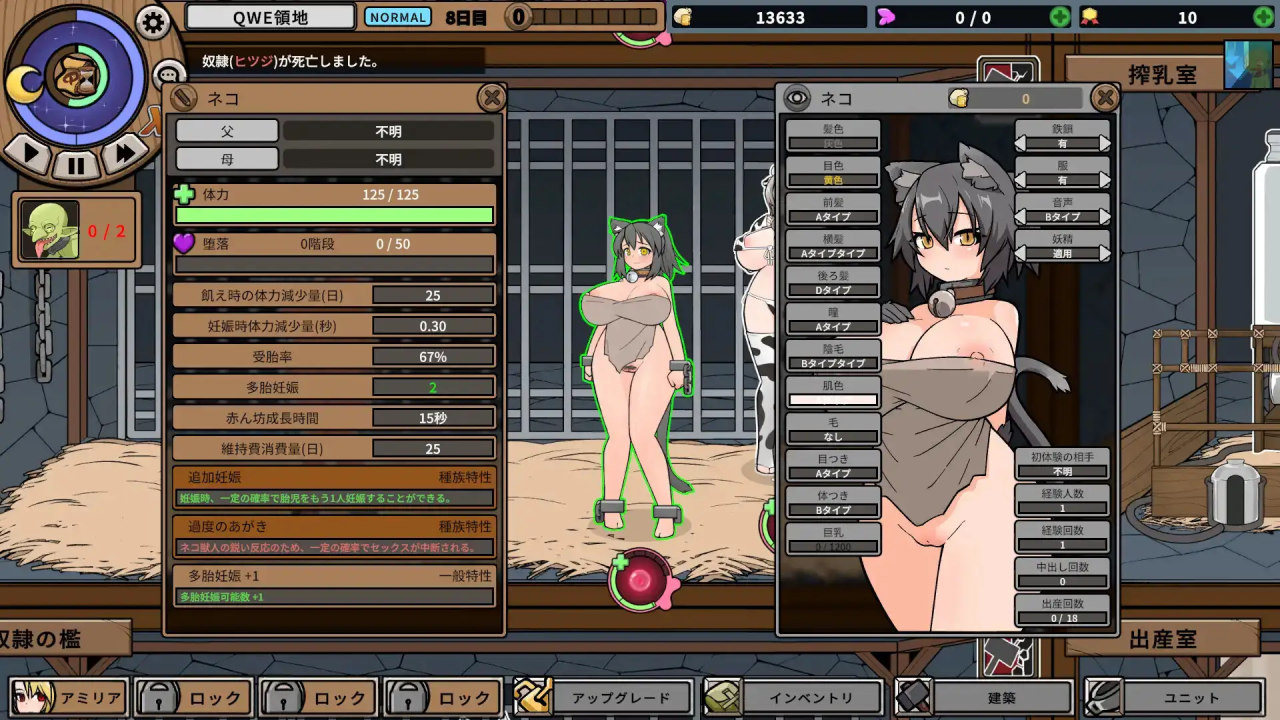Click the play speed button

30,153
